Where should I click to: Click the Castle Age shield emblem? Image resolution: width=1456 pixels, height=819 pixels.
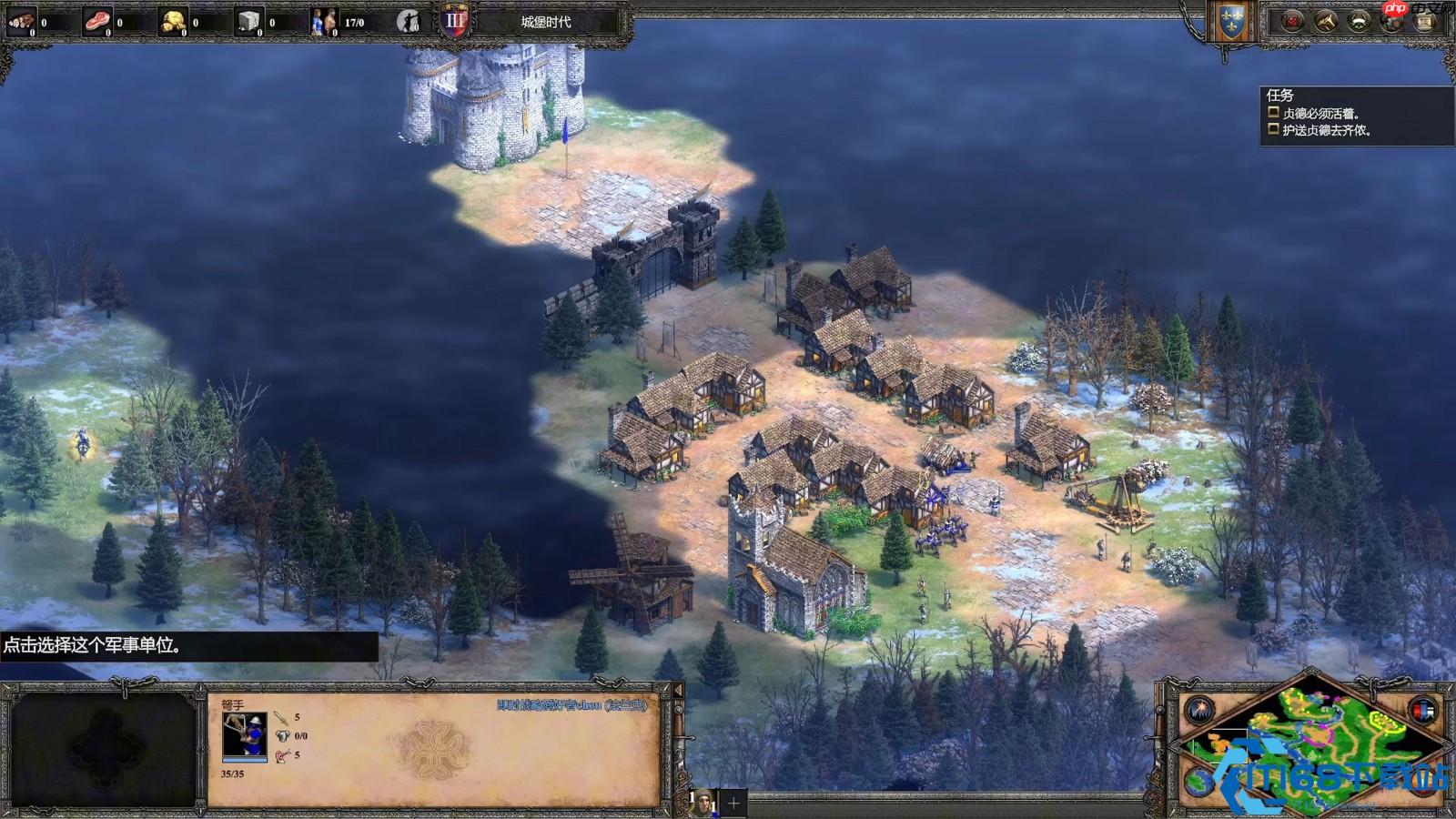pyautogui.click(x=455, y=21)
